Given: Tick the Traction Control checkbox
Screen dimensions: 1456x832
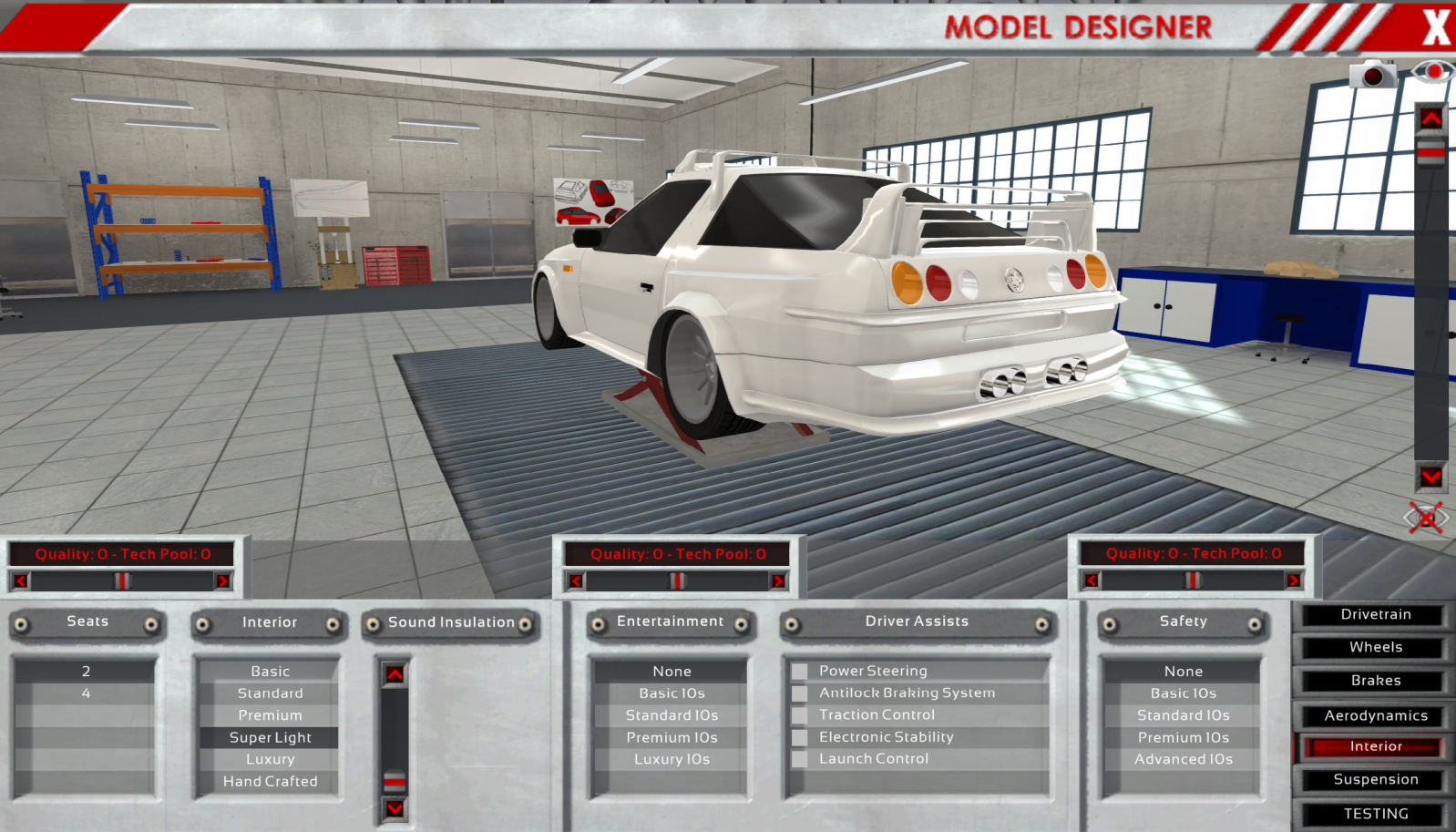Looking at the screenshot, I should 800,715.
